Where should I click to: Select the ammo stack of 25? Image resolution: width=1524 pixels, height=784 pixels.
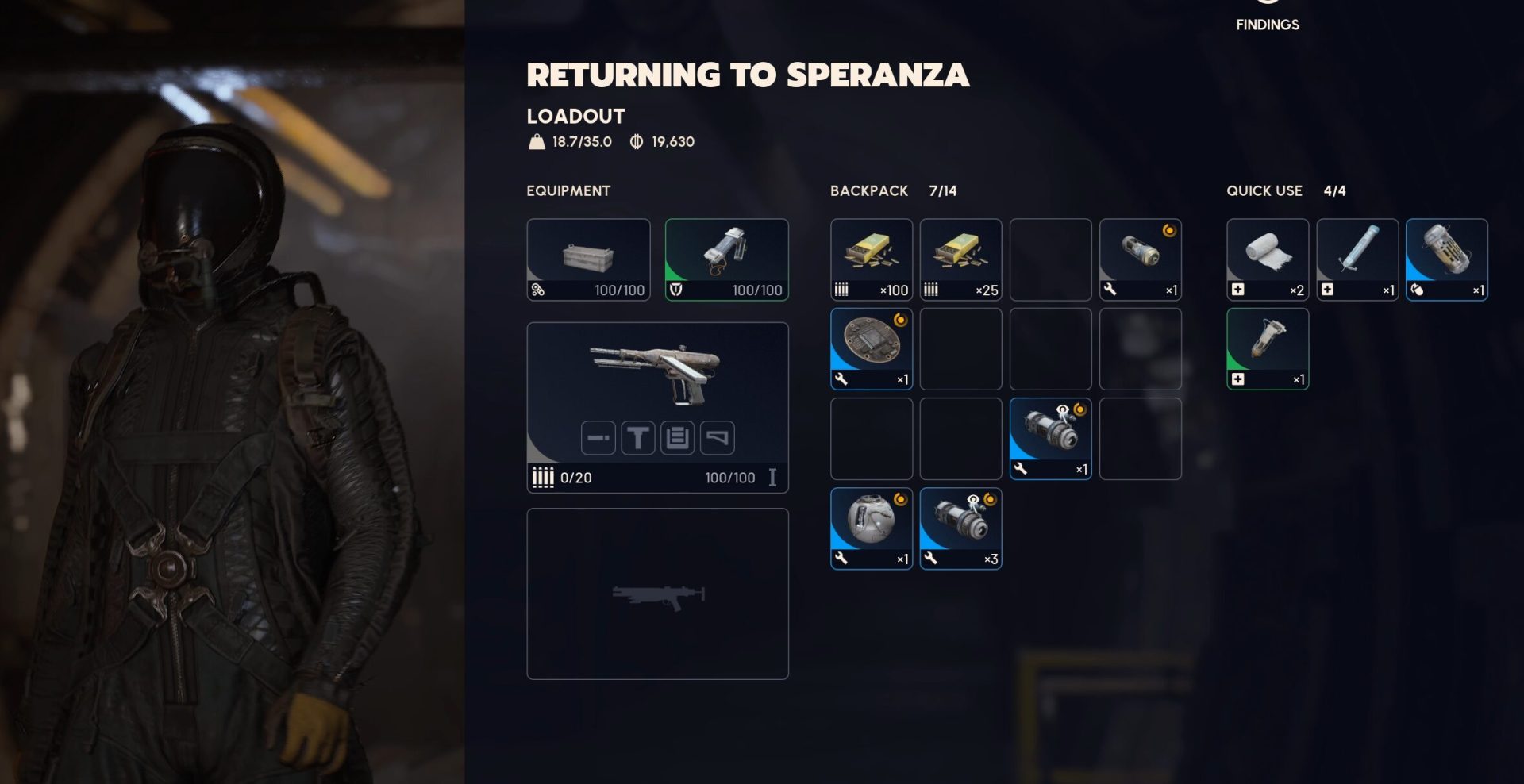(x=960, y=259)
